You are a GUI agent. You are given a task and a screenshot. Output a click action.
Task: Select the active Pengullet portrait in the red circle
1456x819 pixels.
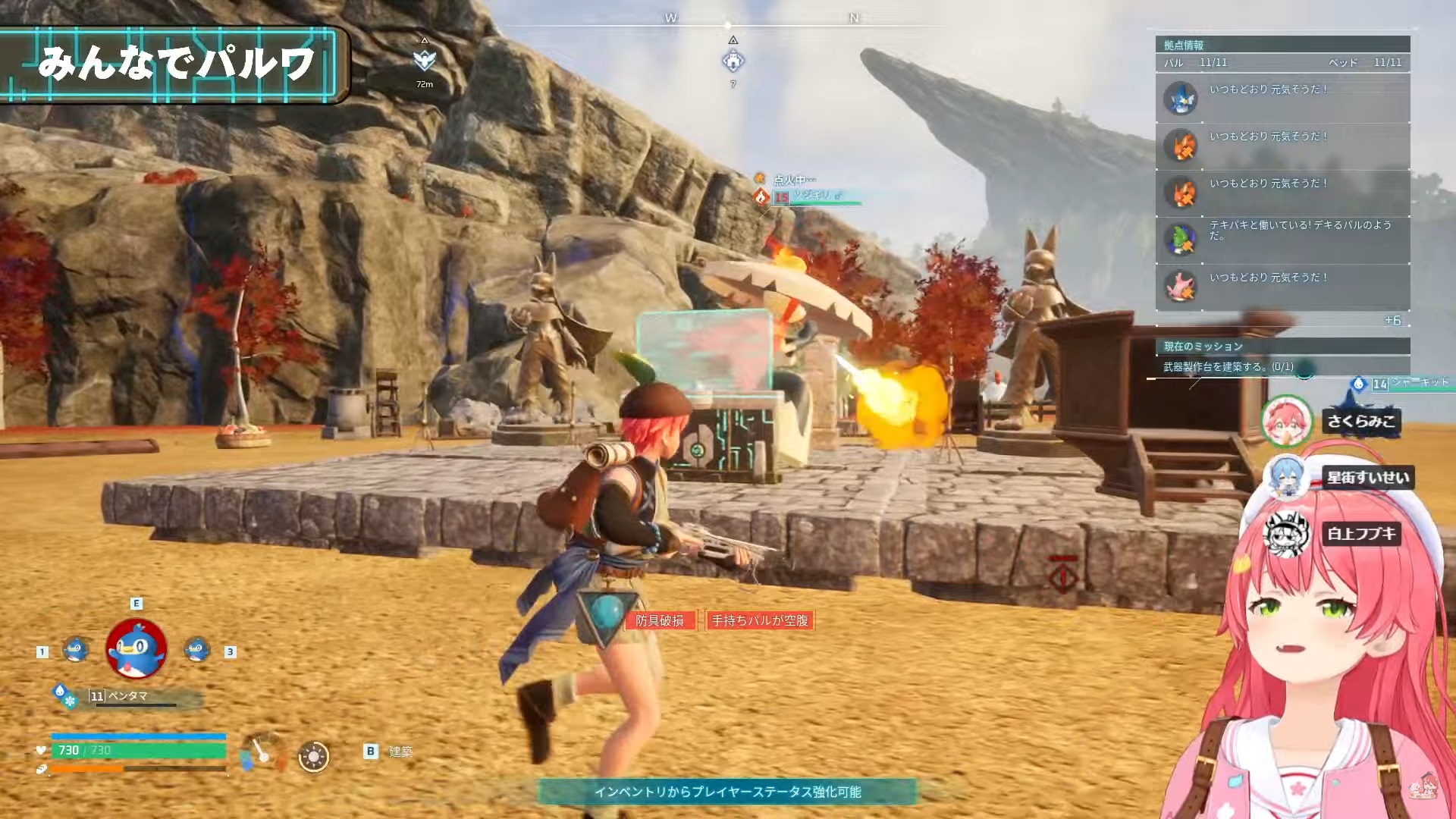[136, 648]
